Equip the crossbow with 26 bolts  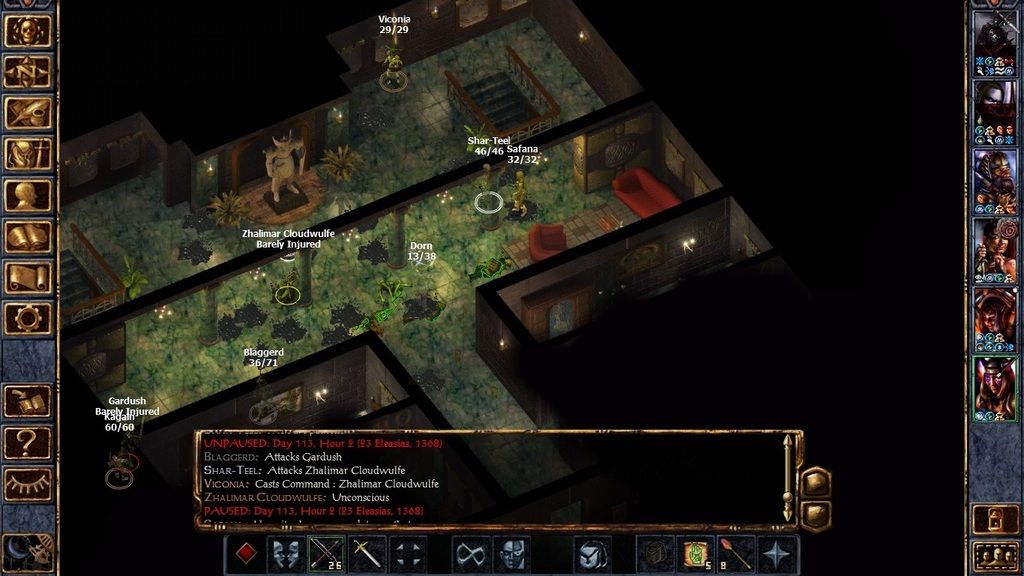coord(327,554)
